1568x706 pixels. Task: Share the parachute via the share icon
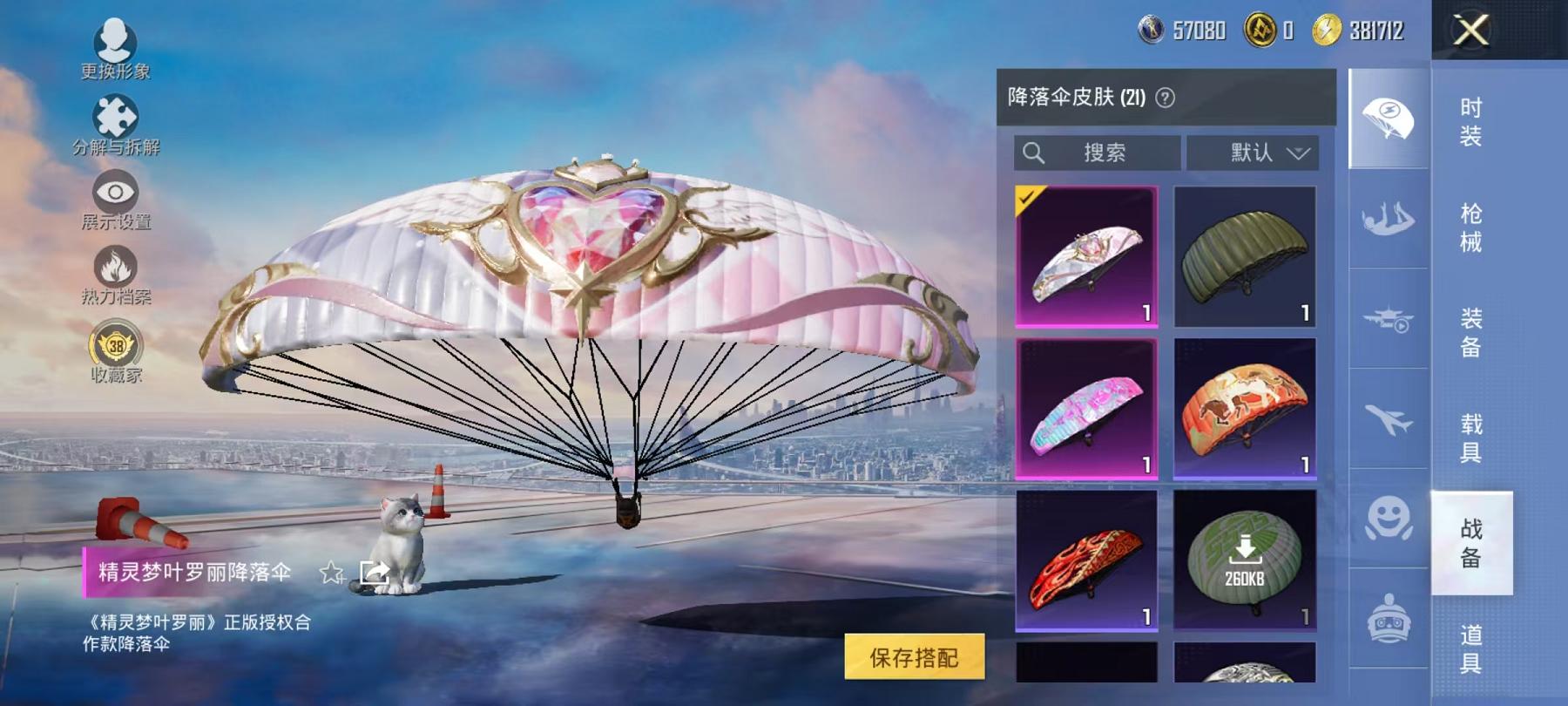tap(375, 570)
